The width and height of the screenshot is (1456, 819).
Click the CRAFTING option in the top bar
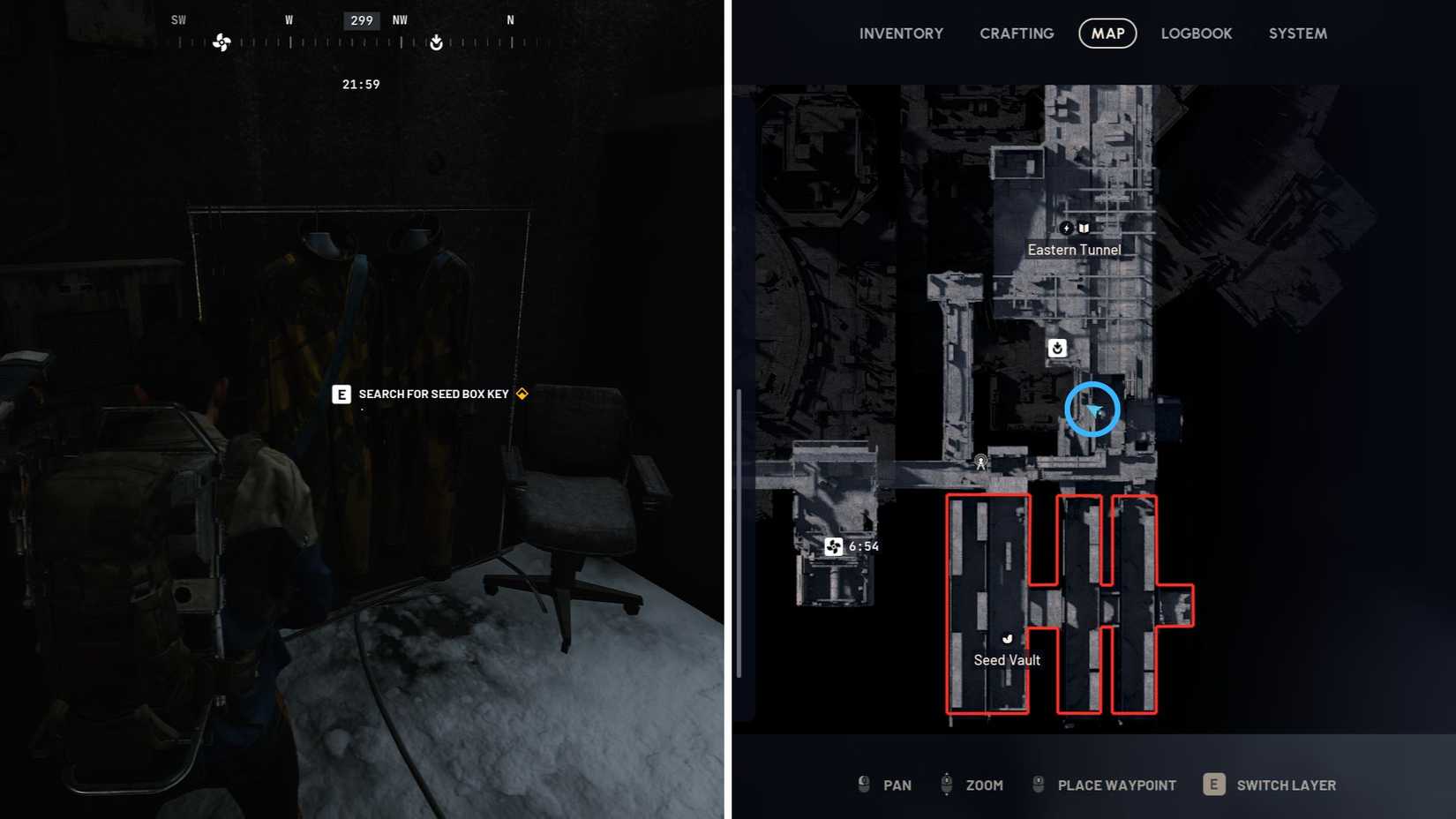coord(1016,33)
